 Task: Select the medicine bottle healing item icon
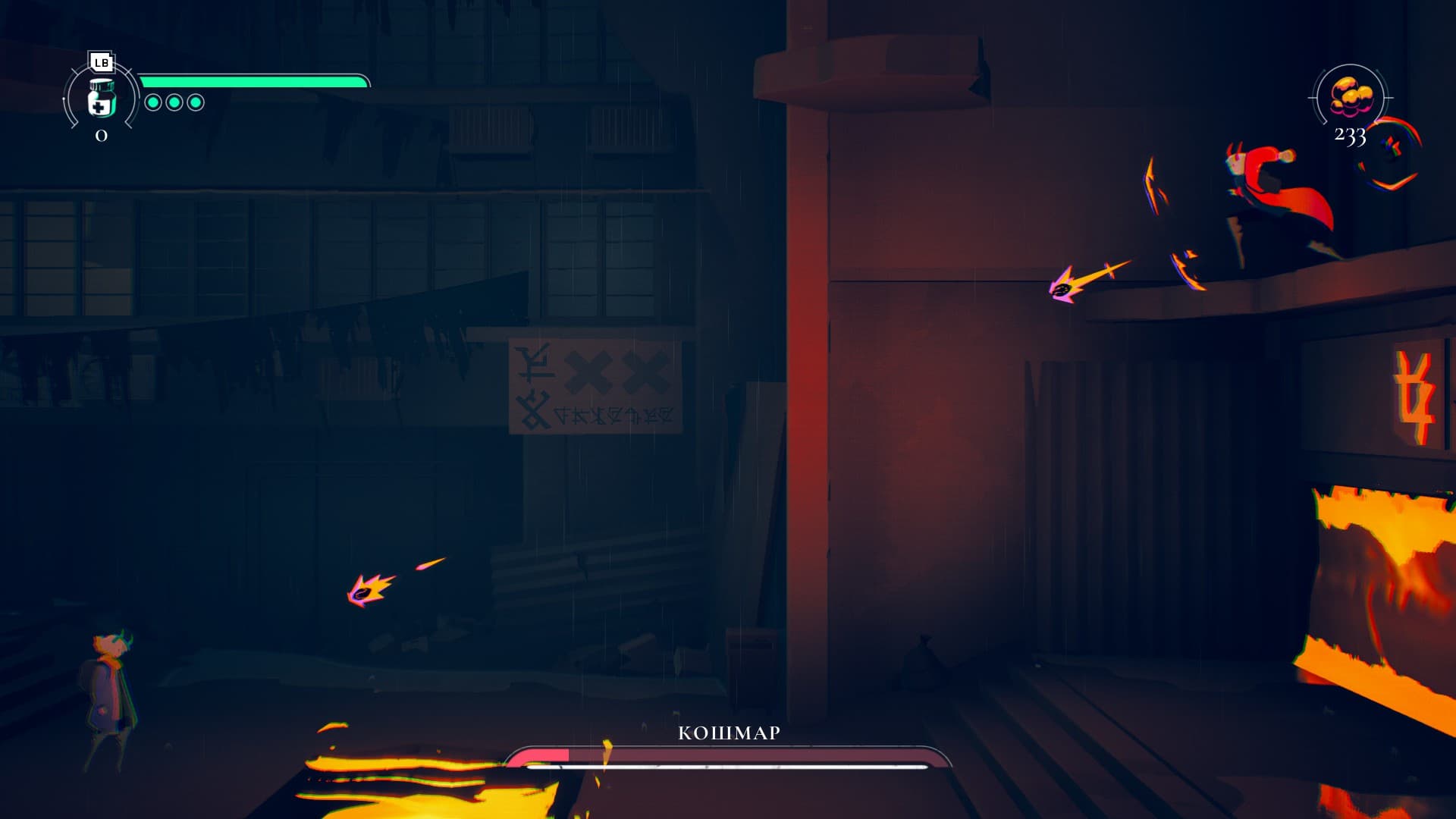click(102, 99)
